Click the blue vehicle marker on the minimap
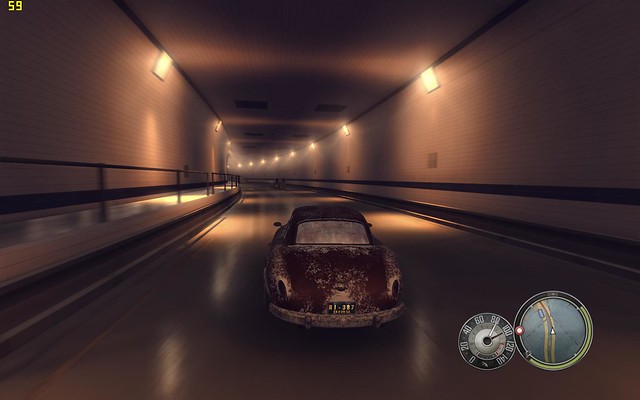This screenshot has width=640, height=400. tap(543, 312)
